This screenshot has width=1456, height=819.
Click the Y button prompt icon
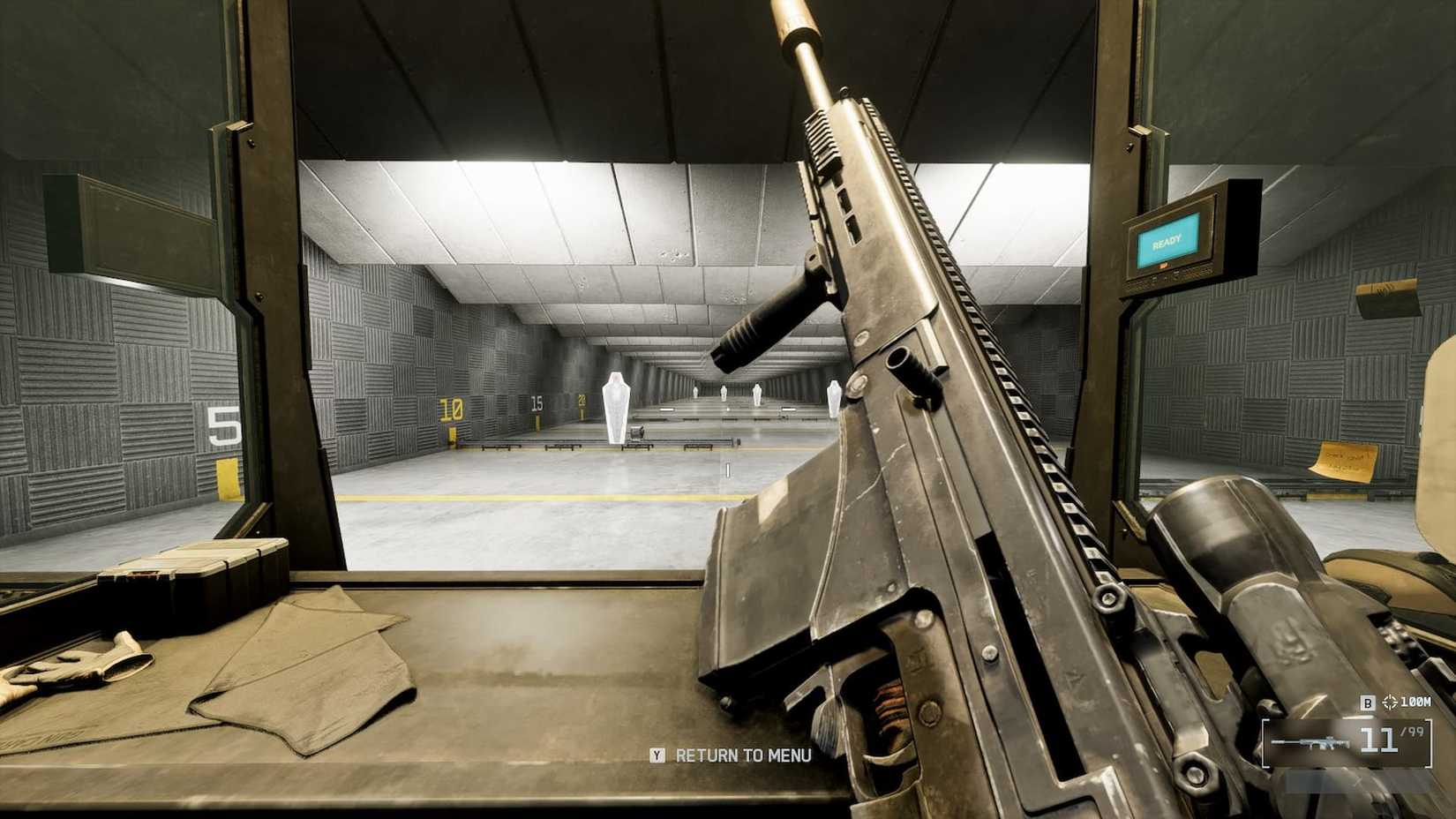[x=657, y=756]
